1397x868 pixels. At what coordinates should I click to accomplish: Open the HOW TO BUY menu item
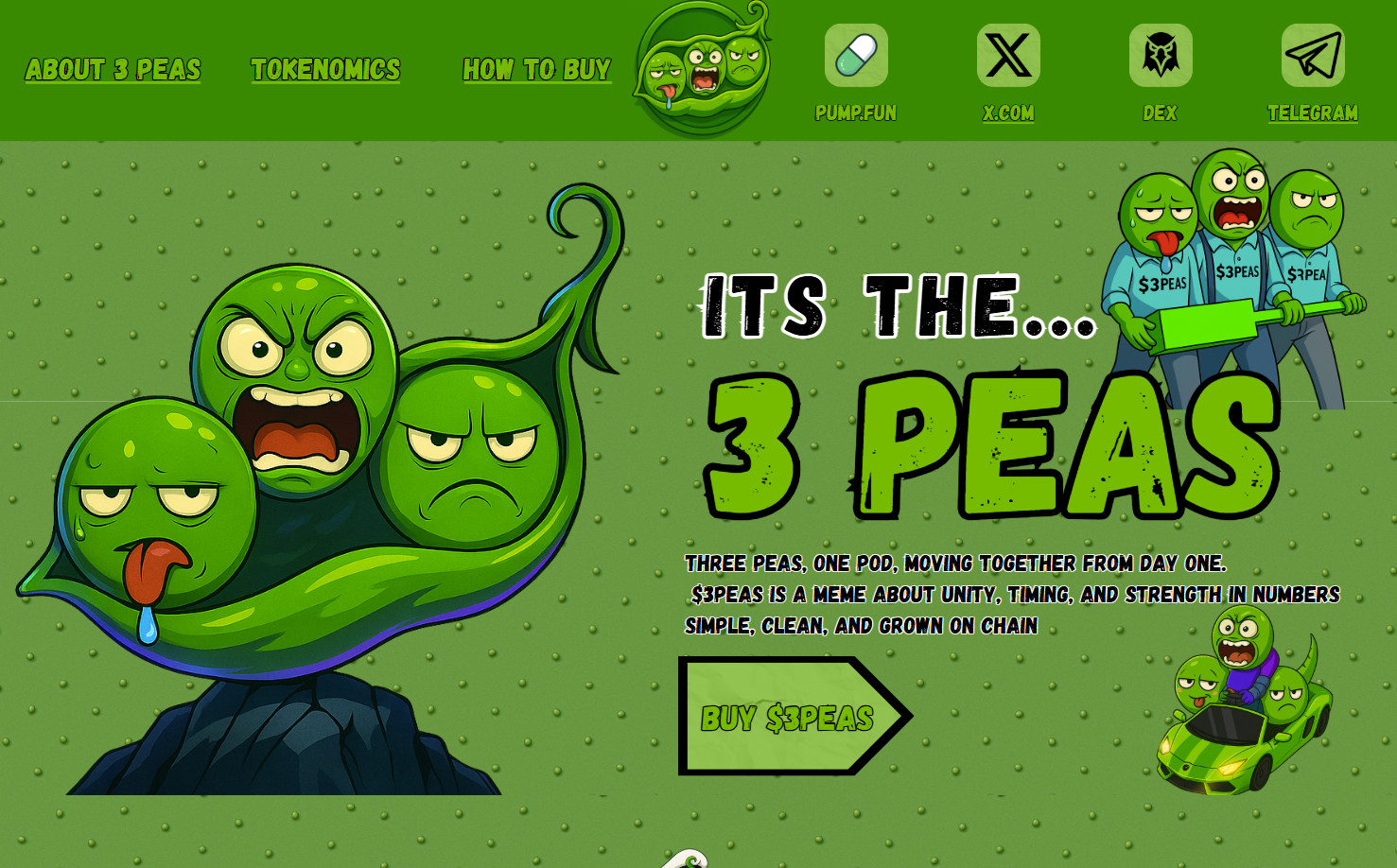(x=536, y=70)
